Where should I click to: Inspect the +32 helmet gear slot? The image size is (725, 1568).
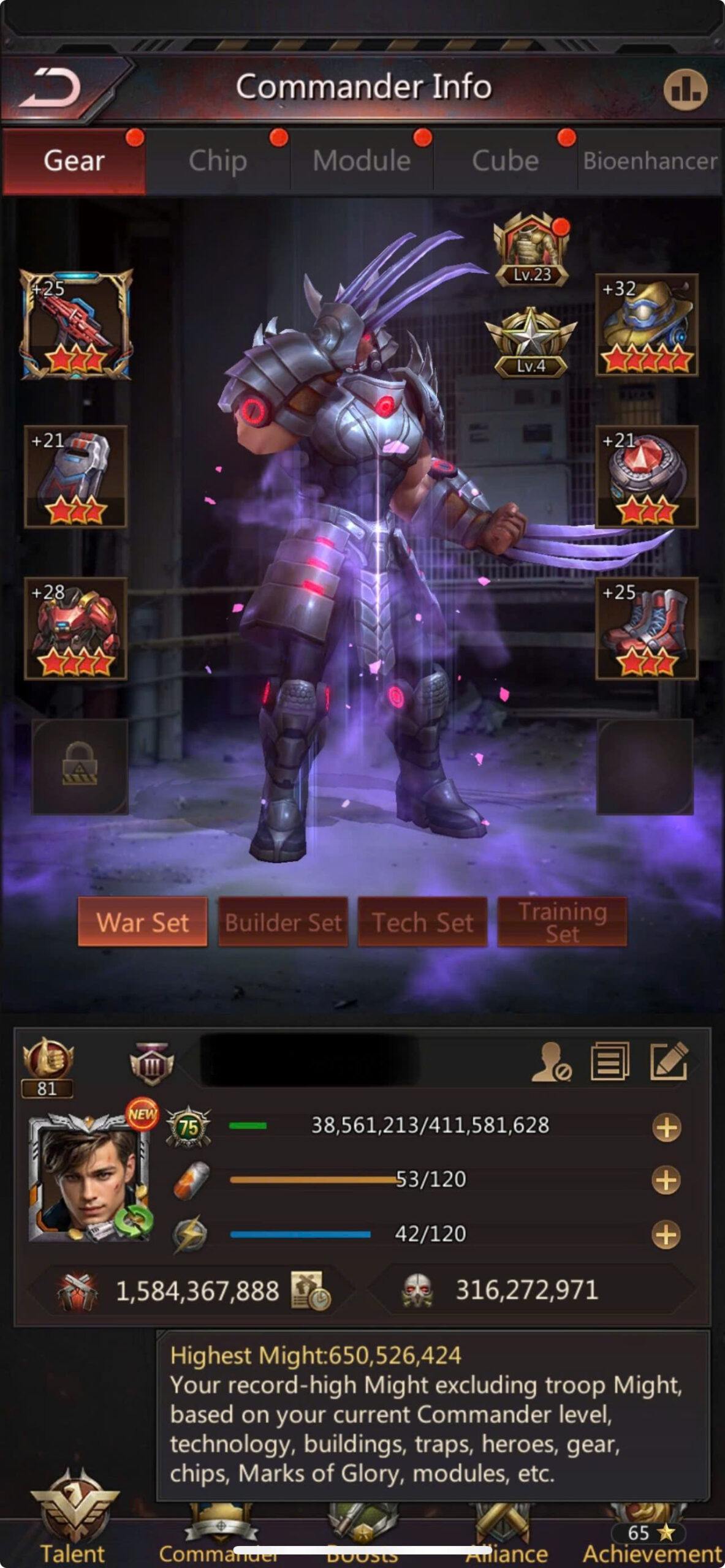(x=647, y=325)
